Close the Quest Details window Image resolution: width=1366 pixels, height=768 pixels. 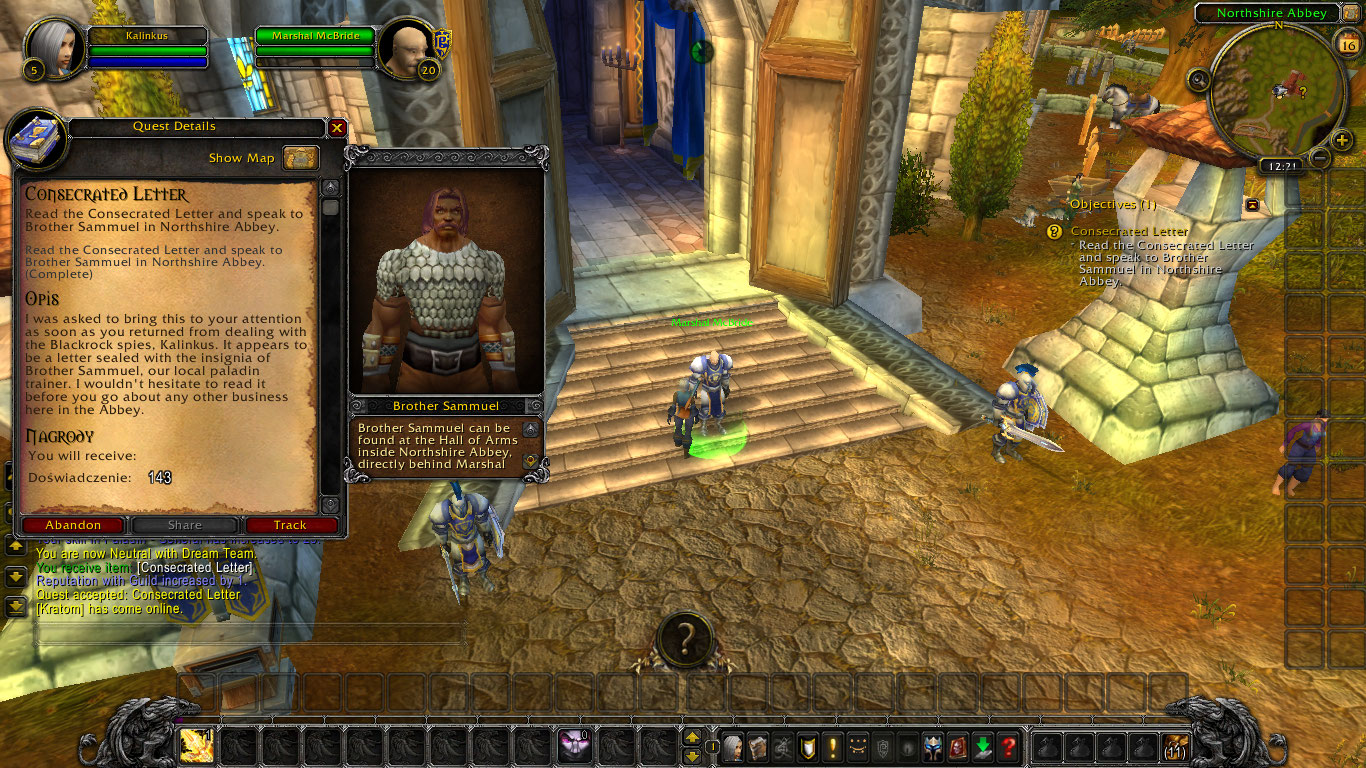coord(337,127)
